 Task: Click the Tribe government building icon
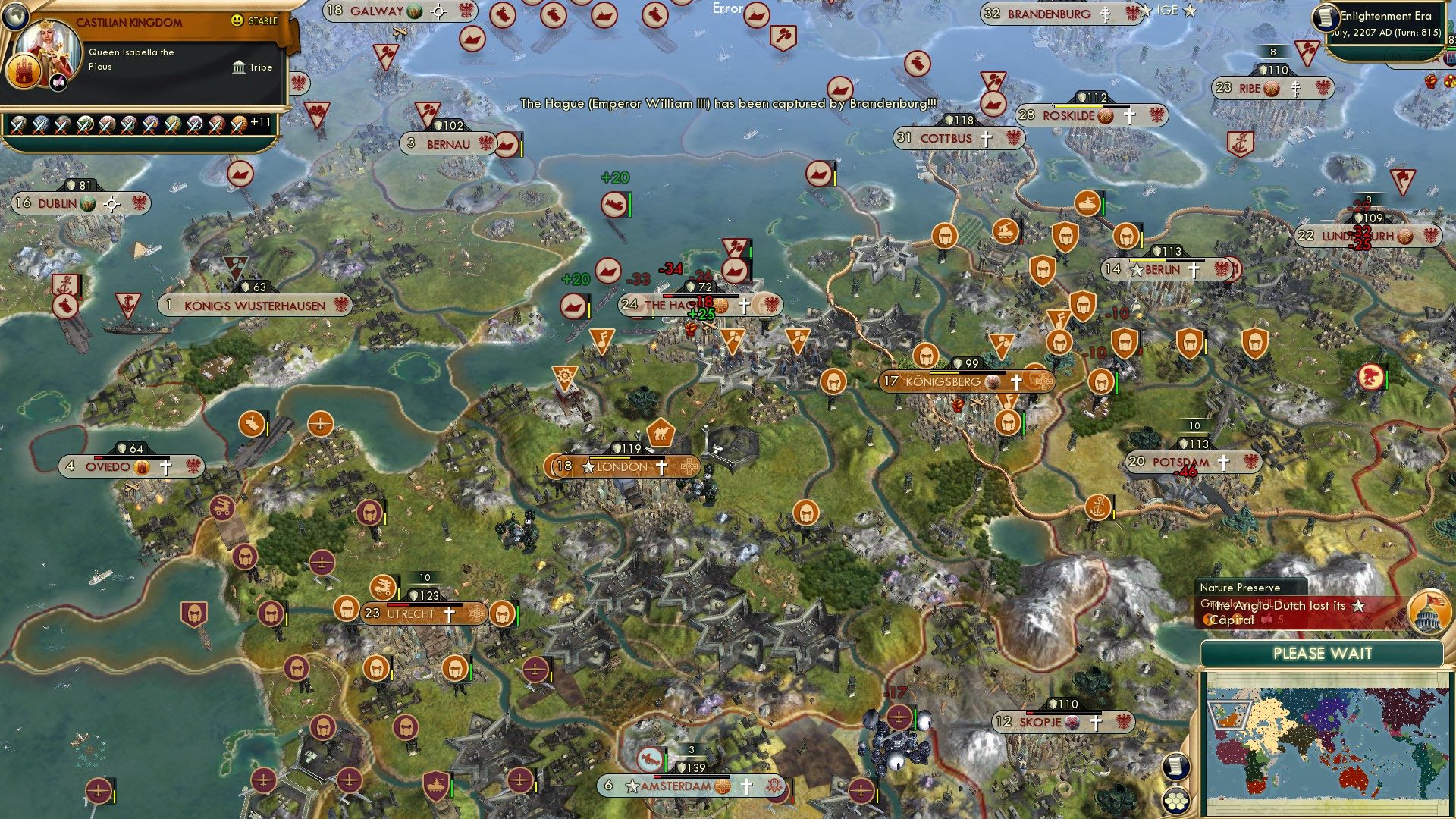[x=238, y=67]
